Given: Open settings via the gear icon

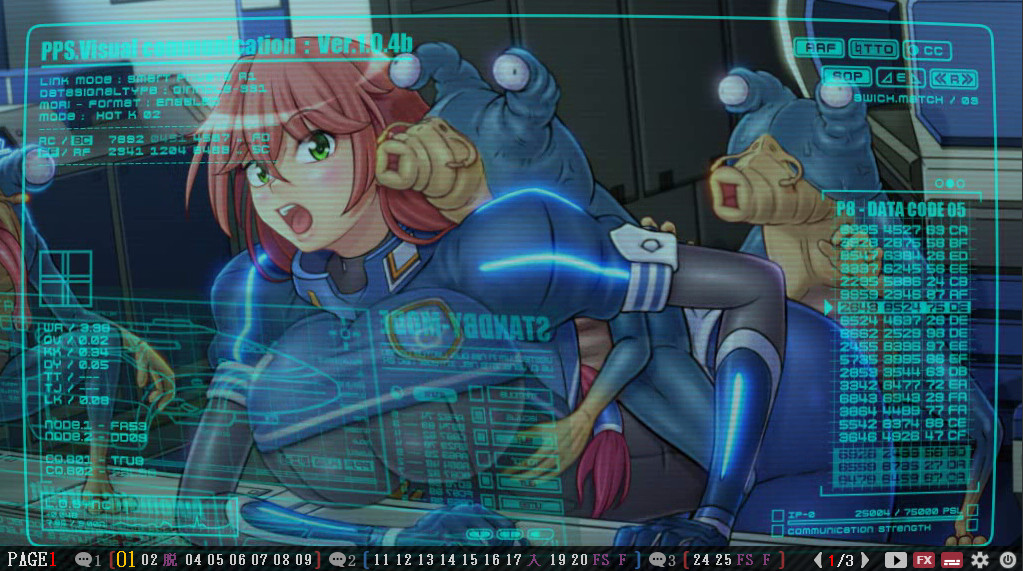Looking at the screenshot, I should pos(979,560).
